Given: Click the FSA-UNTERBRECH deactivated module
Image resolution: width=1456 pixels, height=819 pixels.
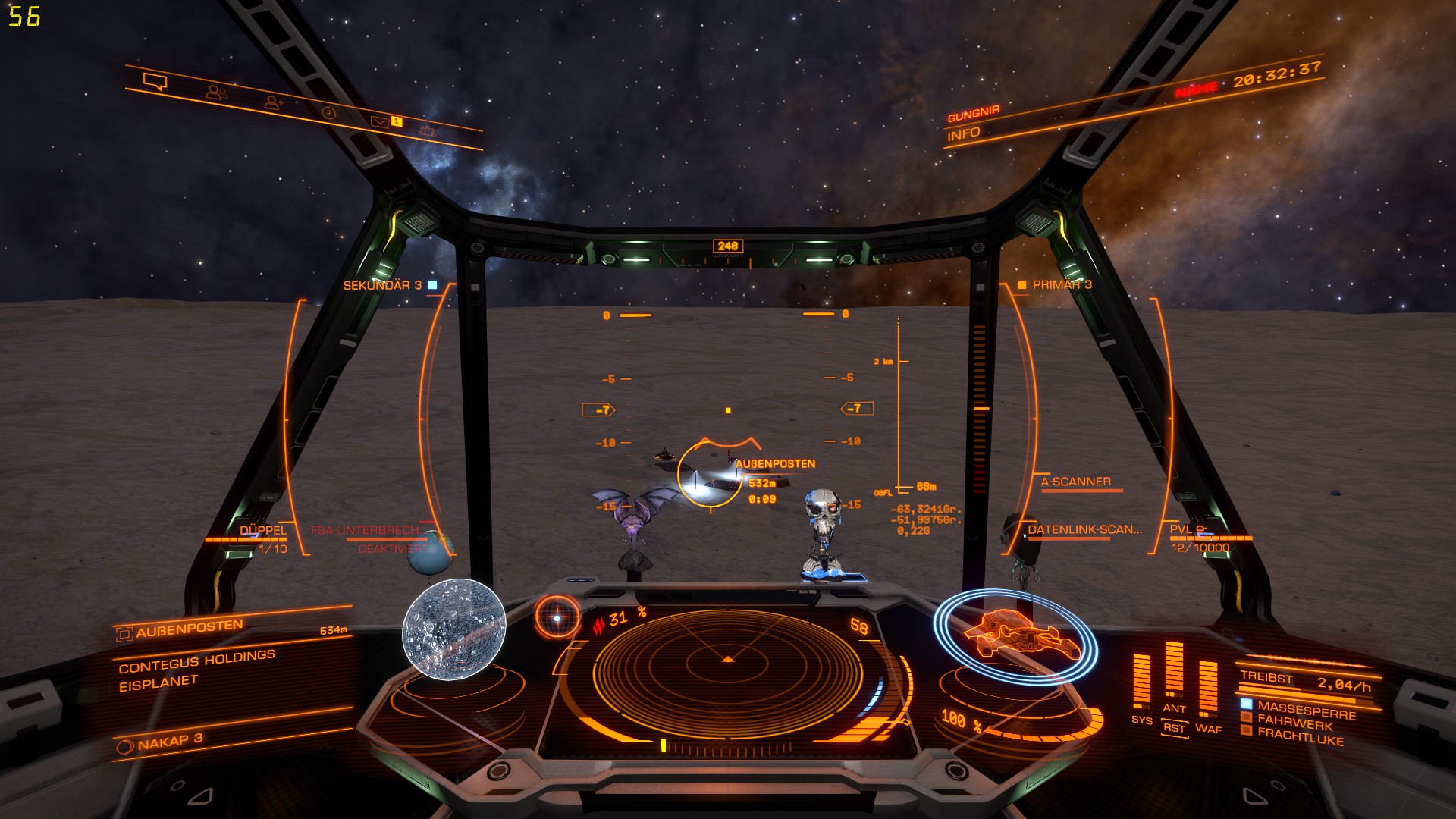Looking at the screenshot, I should tap(366, 531).
